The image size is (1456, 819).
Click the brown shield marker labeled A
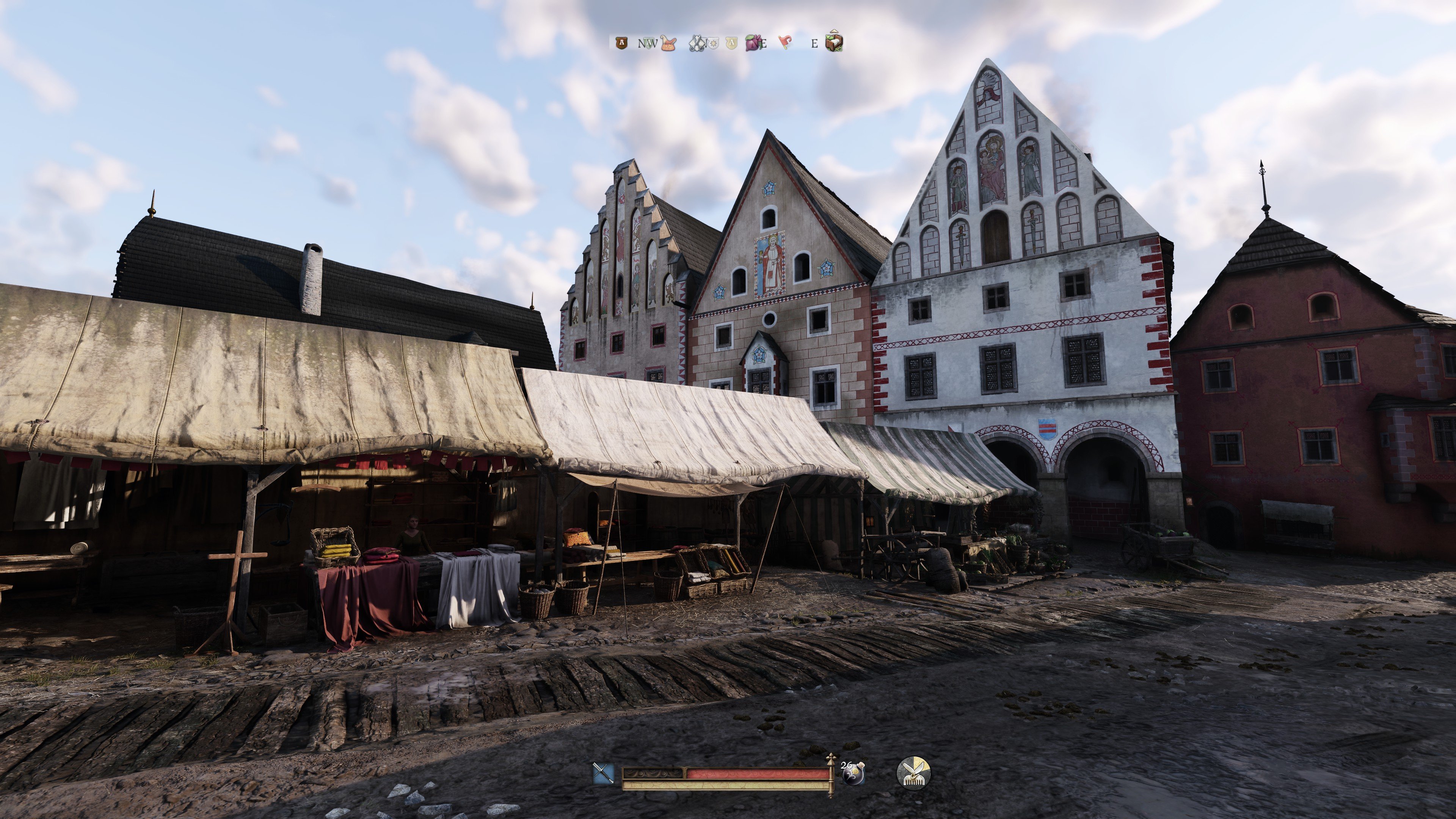click(x=622, y=42)
